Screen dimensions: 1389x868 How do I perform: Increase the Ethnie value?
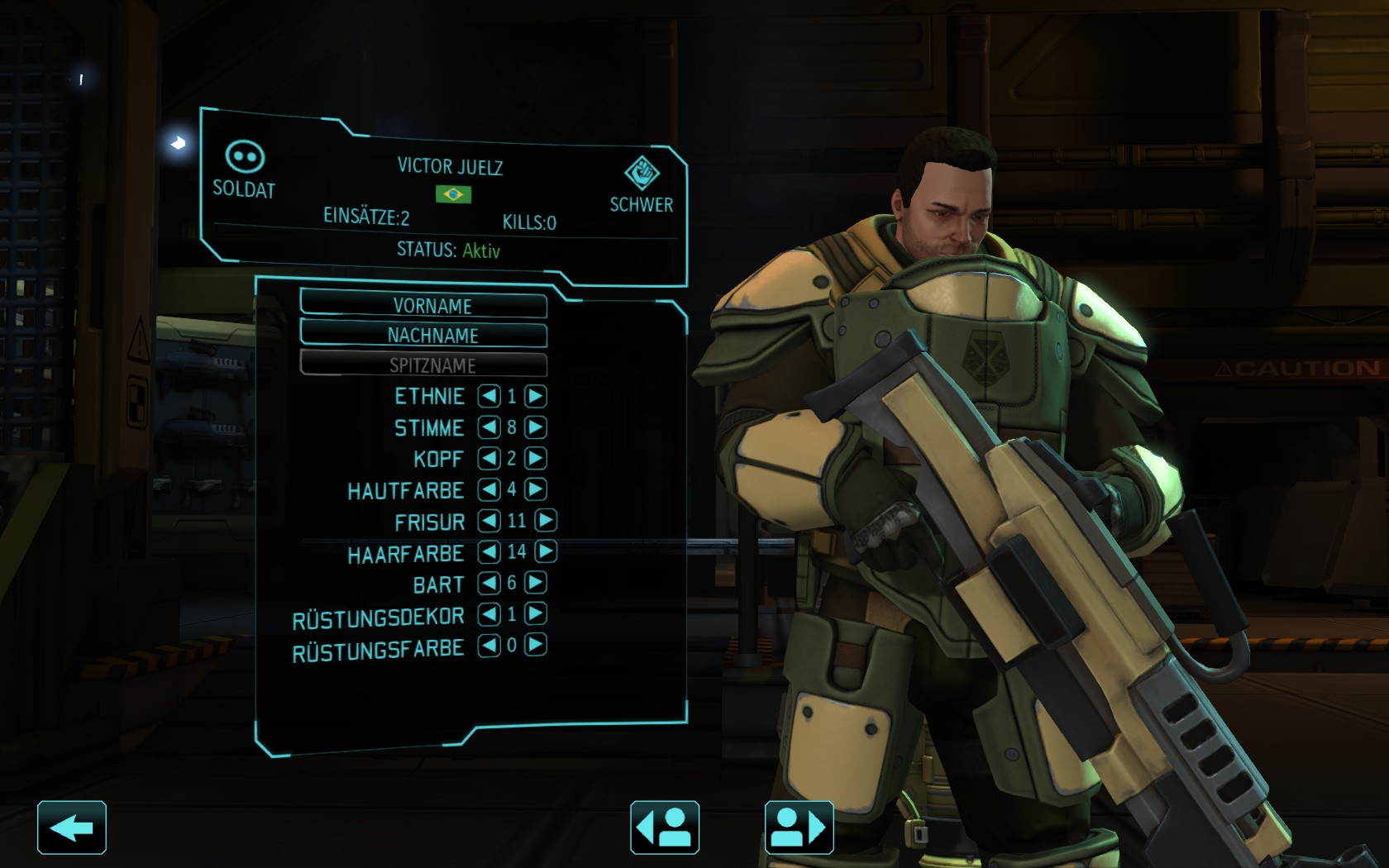pos(536,396)
